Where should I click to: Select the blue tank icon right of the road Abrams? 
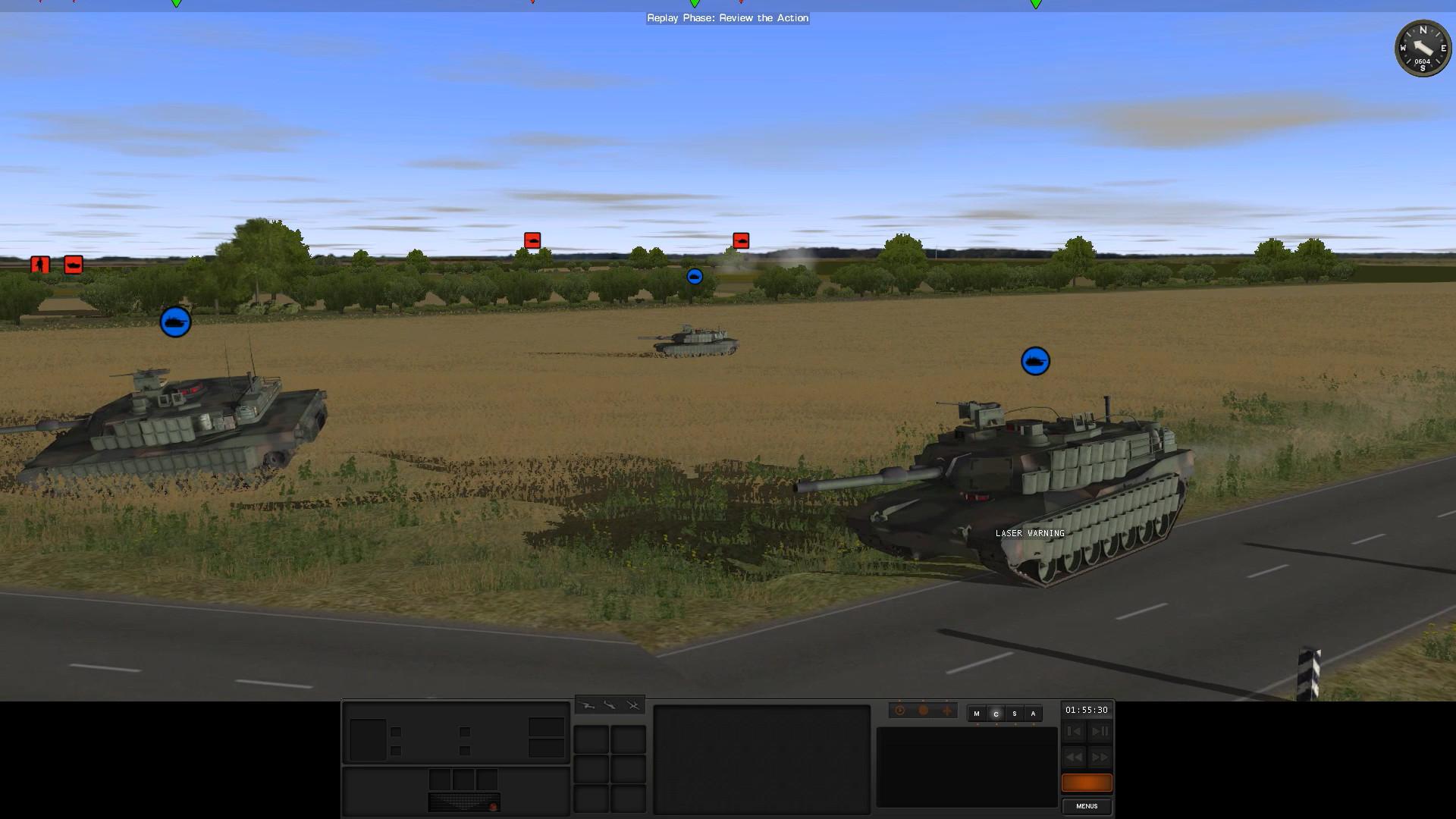click(x=1034, y=362)
